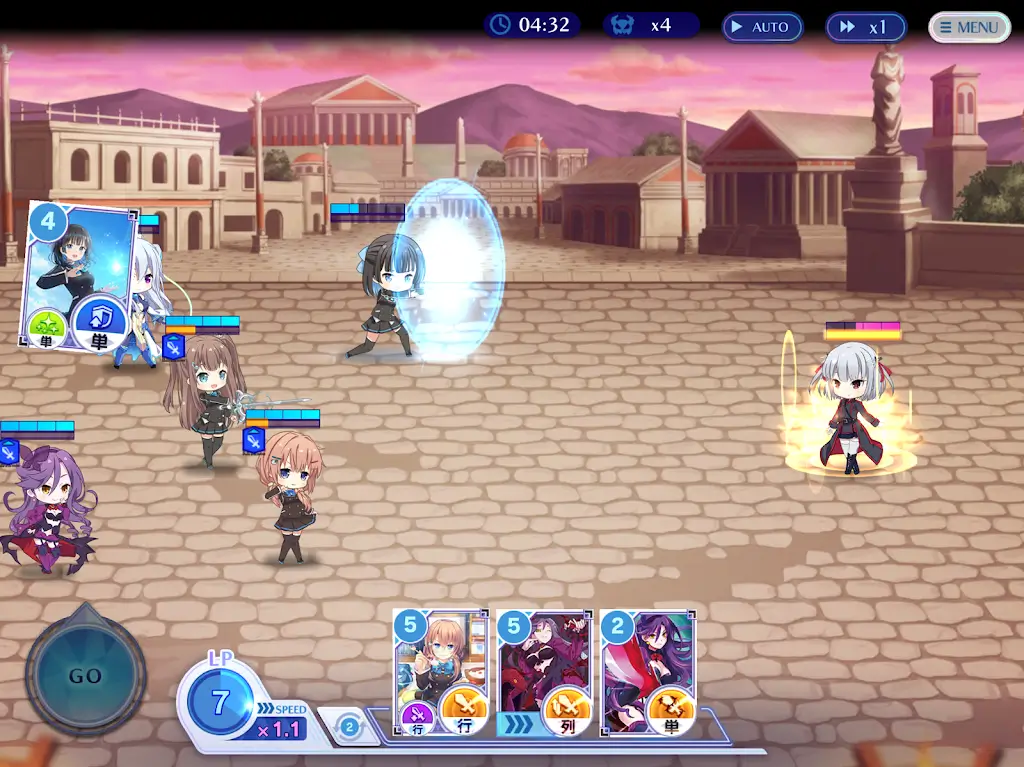Tap the cost-4 shield card being played
Image resolution: width=1024 pixels, height=767 pixels.
coord(80,277)
